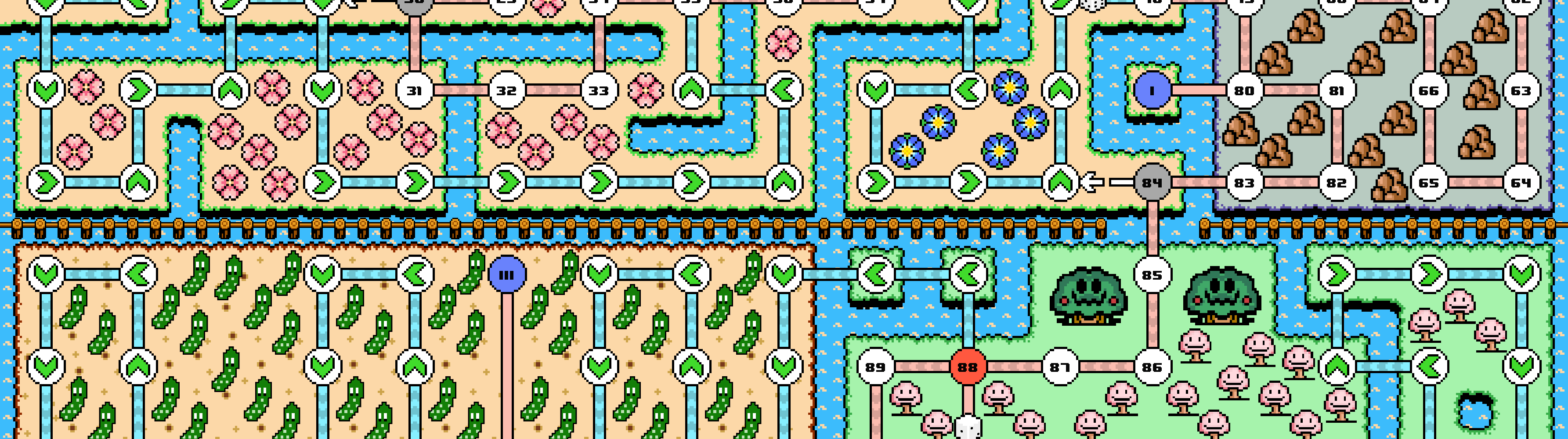Image resolution: width=1568 pixels, height=439 pixels.
Task: Click level node 64
Action: 1521,183
